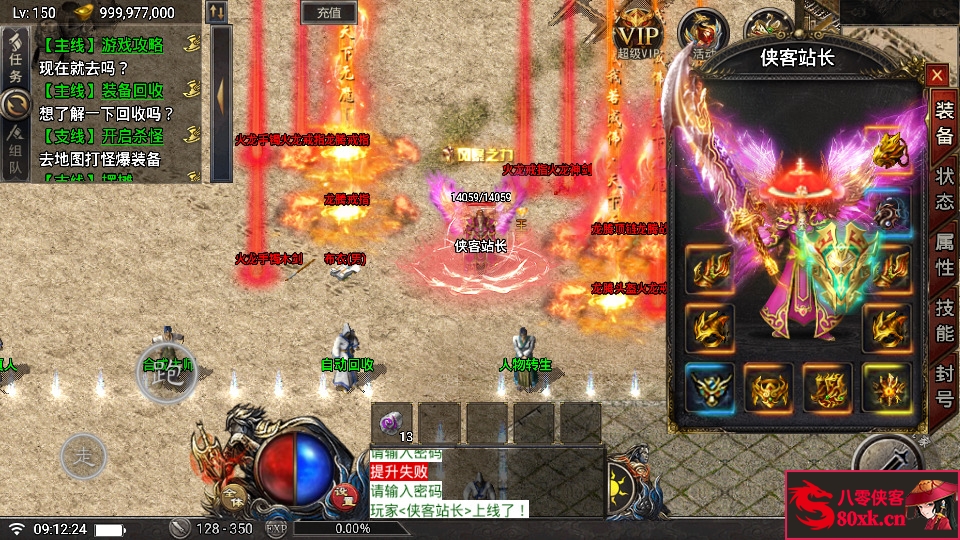Toggle the up-down arrows button
This screenshot has height=540, width=960.
coord(217,12)
